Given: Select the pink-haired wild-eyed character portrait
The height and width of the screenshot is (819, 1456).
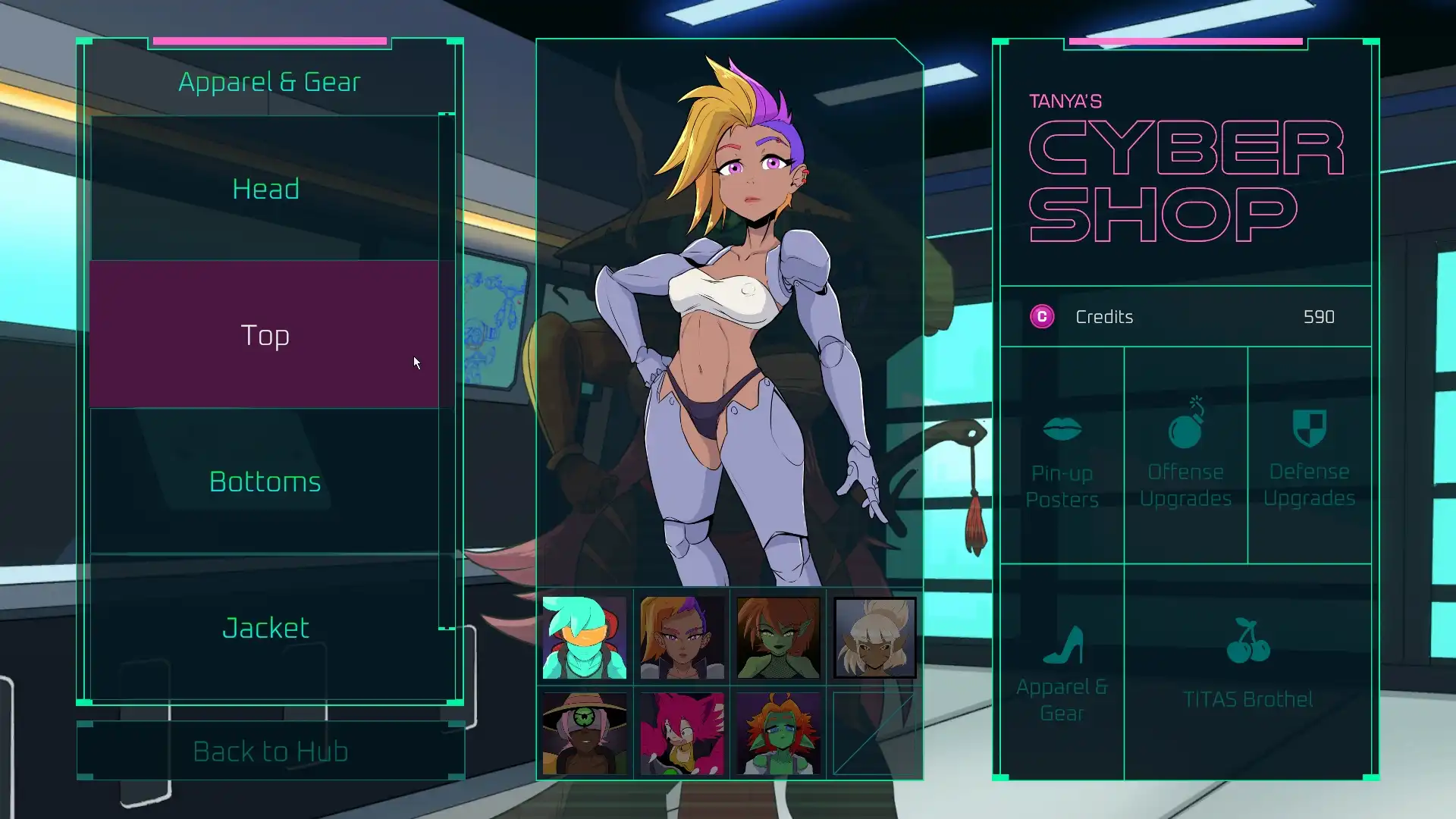Looking at the screenshot, I should (x=680, y=733).
